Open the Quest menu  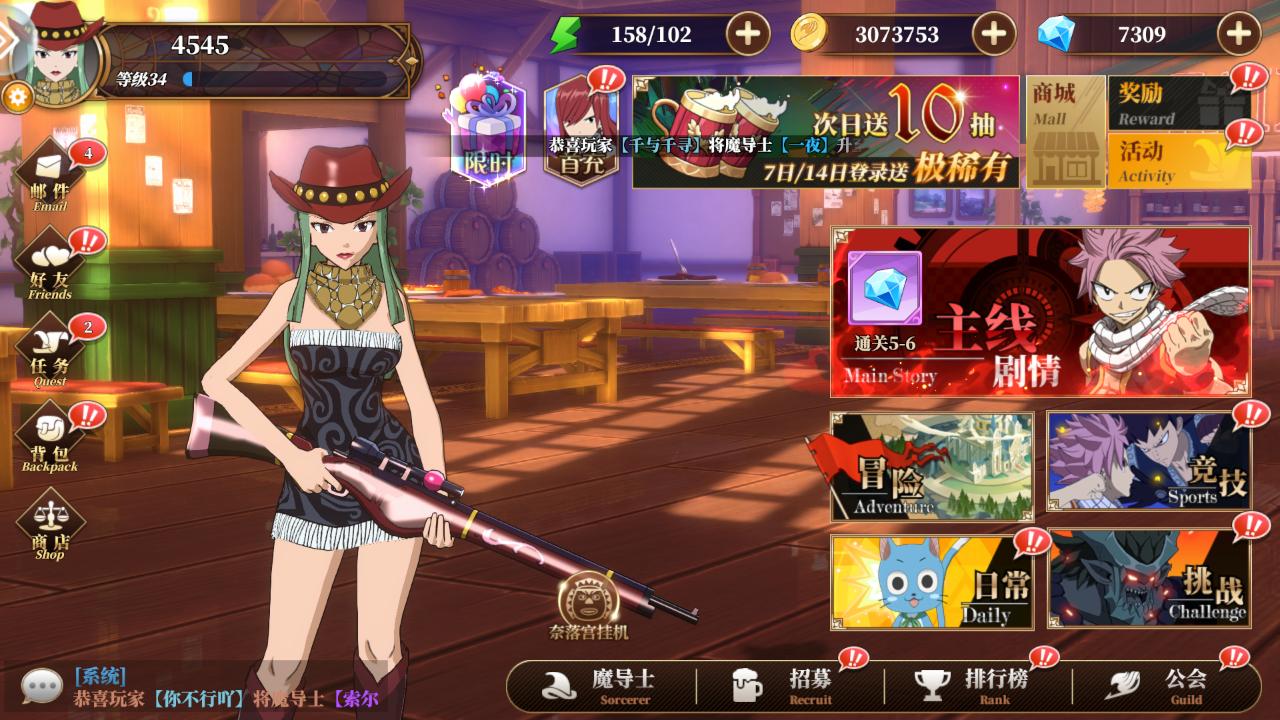tap(50, 350)
